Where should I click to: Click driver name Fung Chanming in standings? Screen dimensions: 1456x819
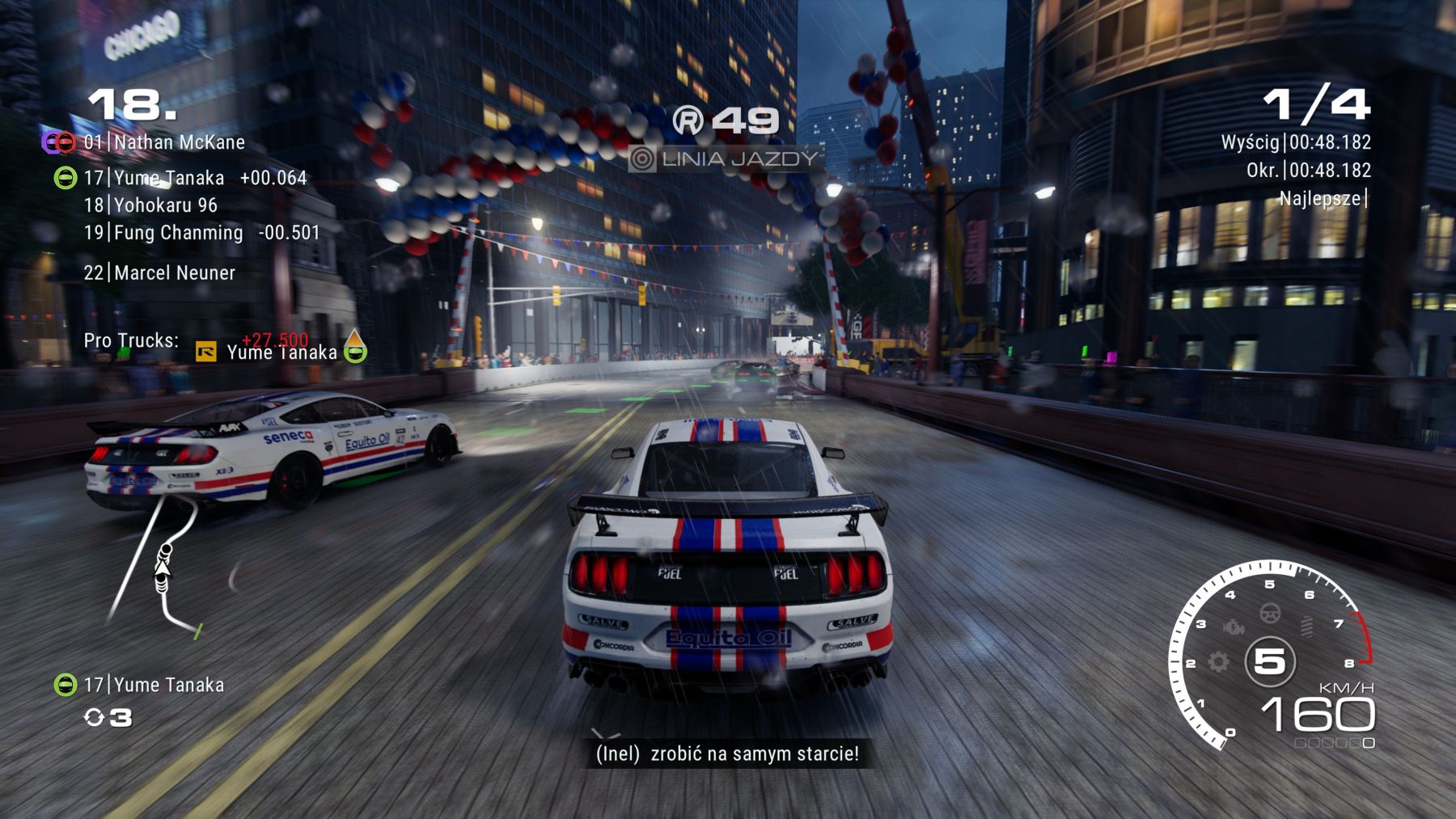pos(178,233)
